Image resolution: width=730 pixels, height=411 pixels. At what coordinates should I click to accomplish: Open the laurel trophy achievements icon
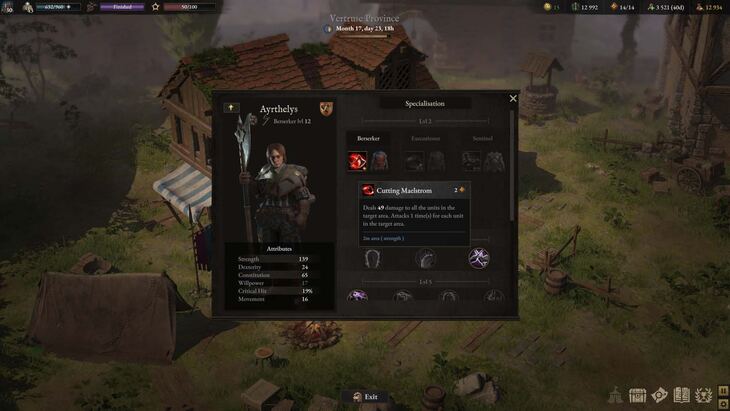[703, 395]
